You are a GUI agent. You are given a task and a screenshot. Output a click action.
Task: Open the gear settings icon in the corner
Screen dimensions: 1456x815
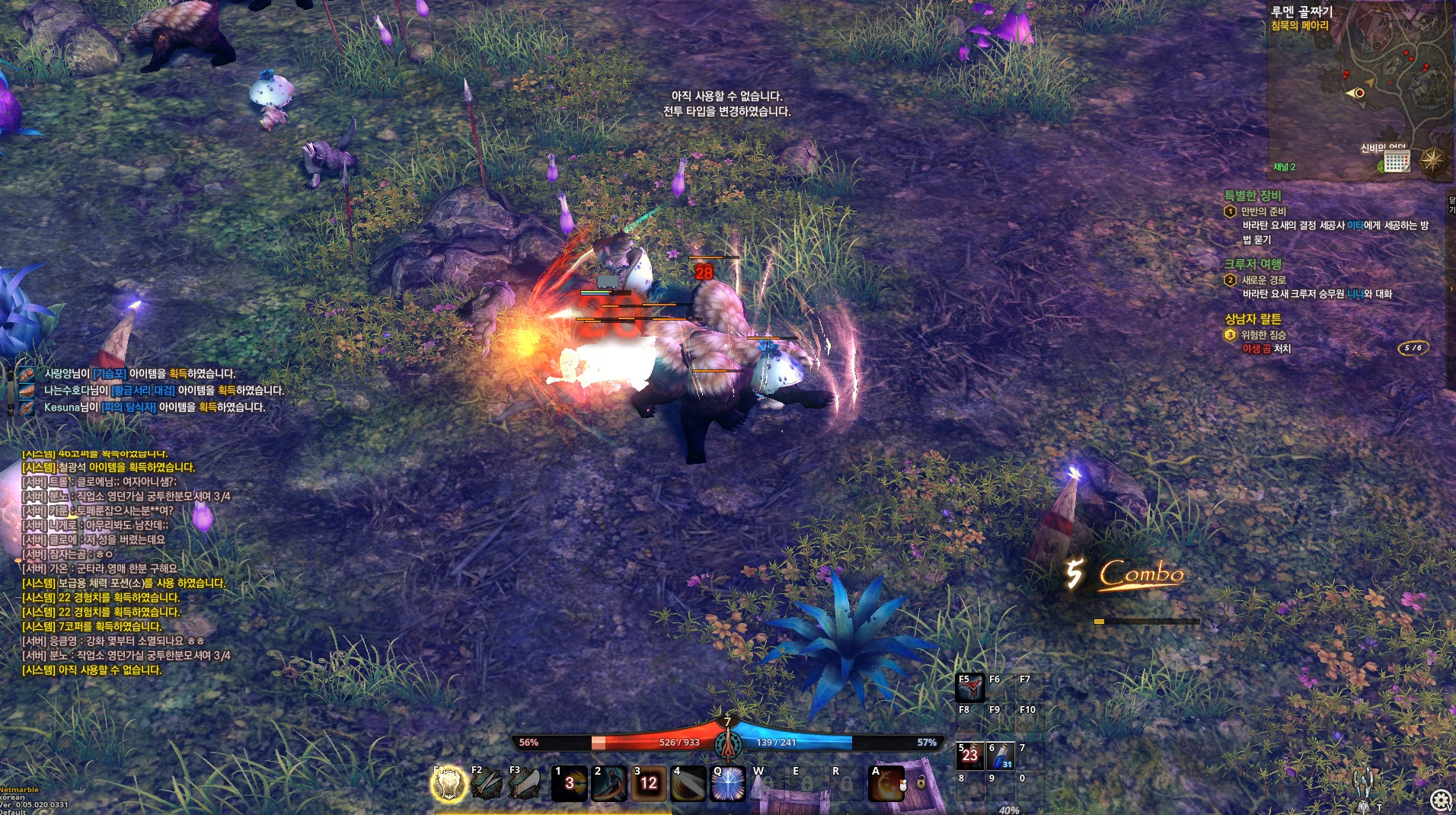point(1440,800)
